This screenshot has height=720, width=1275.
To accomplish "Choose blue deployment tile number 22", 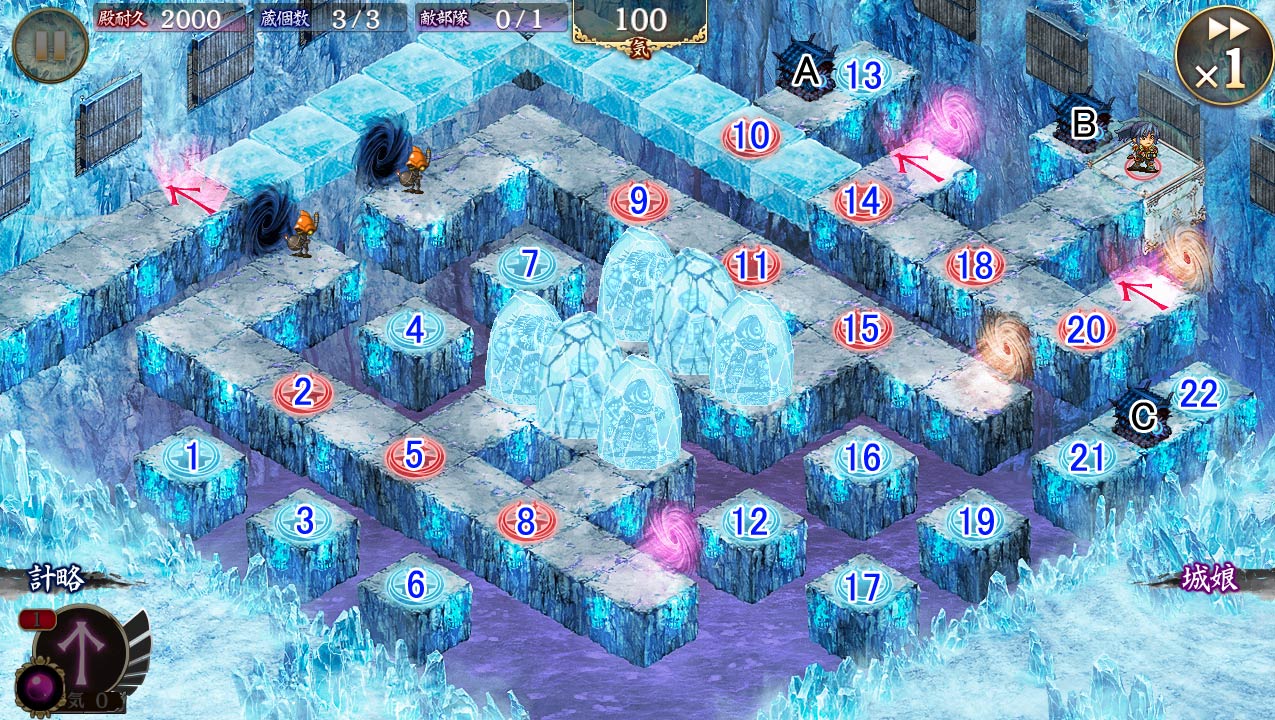I will tap(1198, 394).
